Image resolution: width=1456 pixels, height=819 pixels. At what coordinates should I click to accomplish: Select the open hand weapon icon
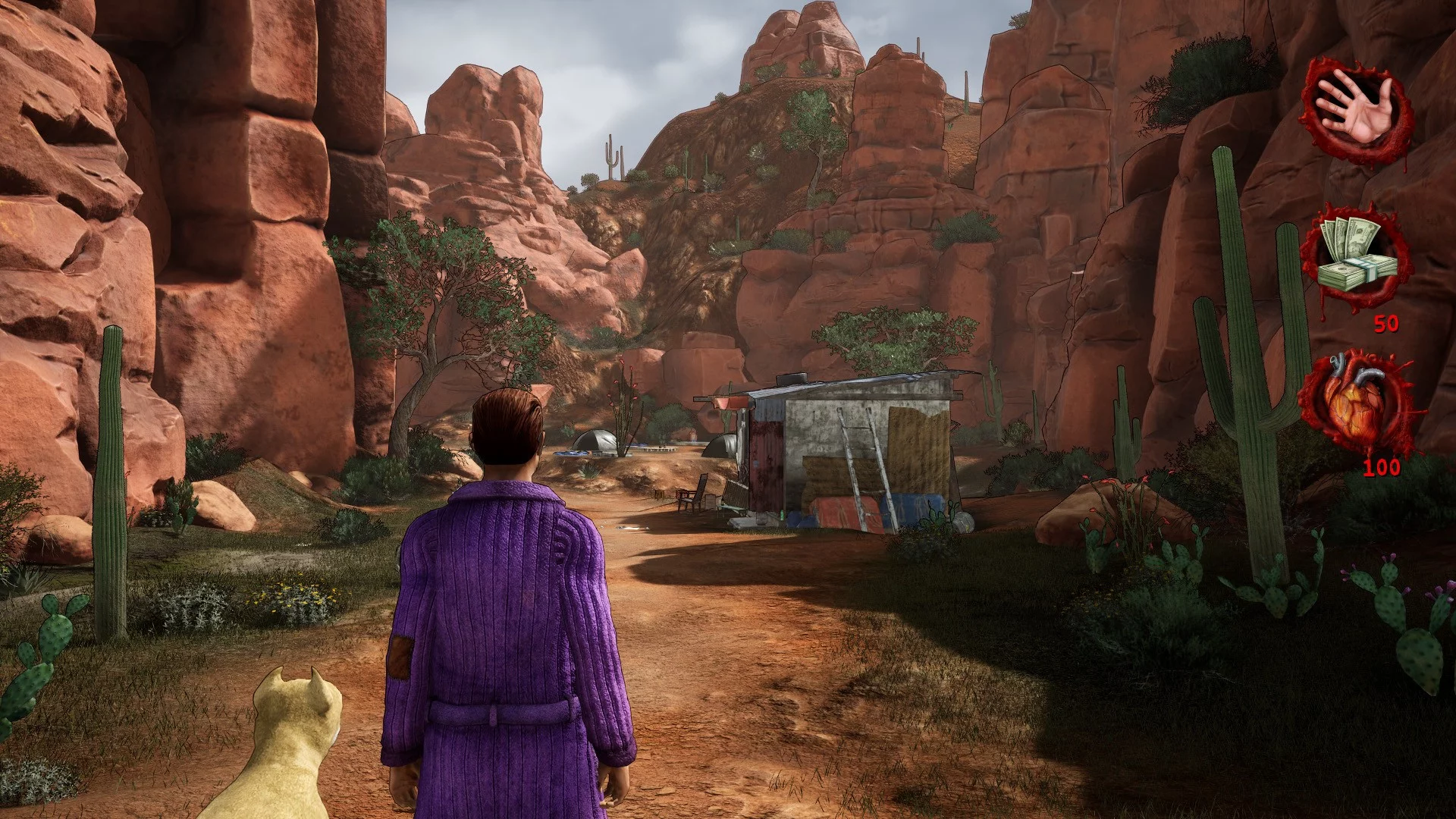pyautogui.click(x=1356, y=111)
